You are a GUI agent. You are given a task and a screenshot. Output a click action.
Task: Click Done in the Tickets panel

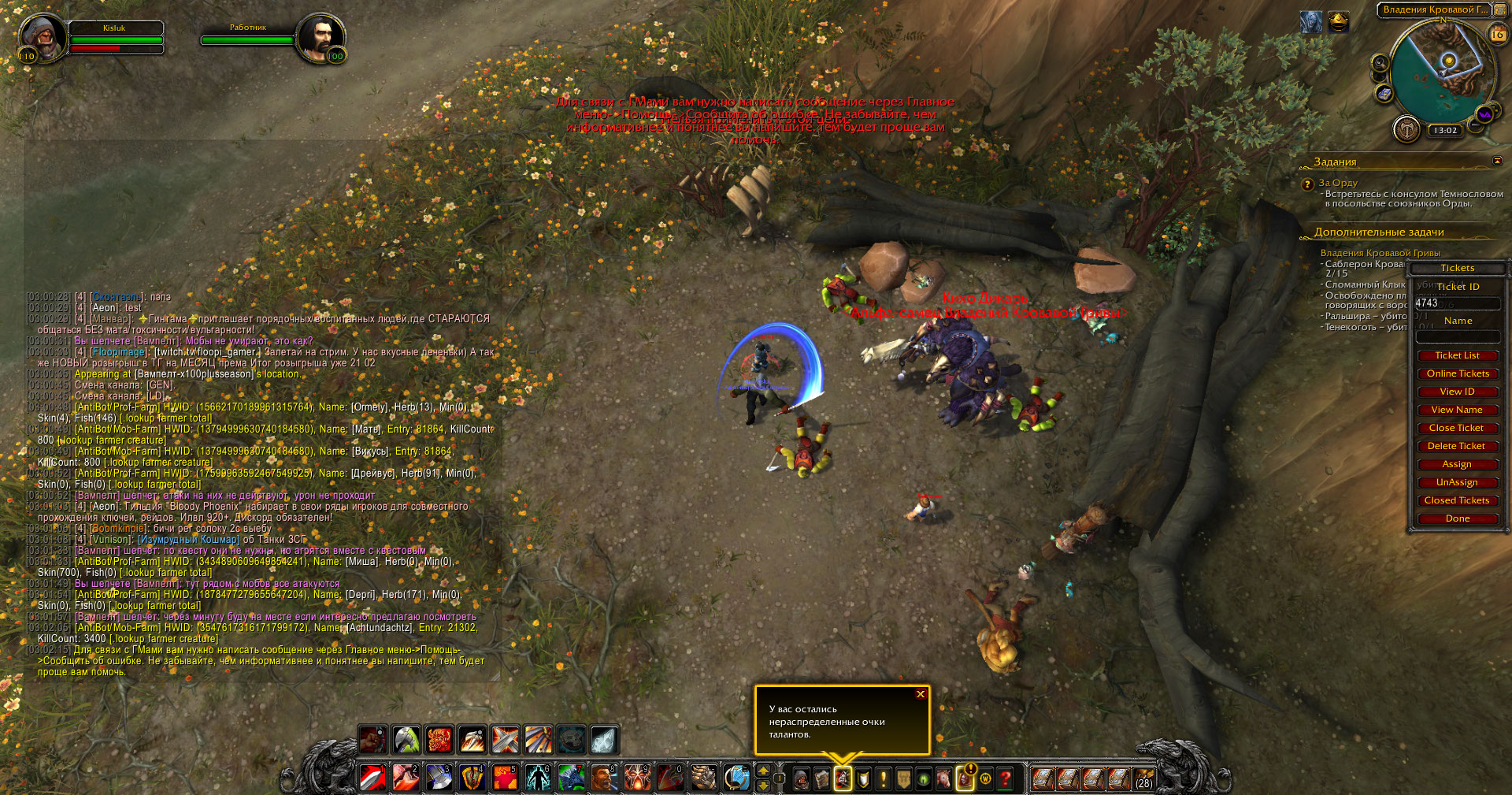click(1457, 518)
